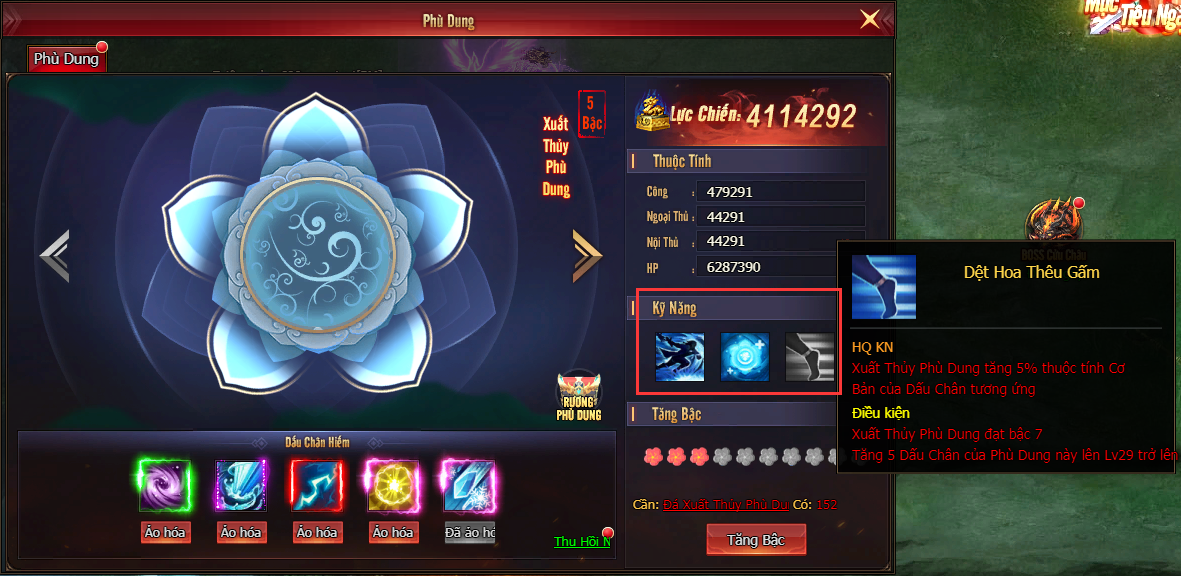Click Ảo hóa under the golden citrus icon
1181x576 pixels.
coord(392,533)
